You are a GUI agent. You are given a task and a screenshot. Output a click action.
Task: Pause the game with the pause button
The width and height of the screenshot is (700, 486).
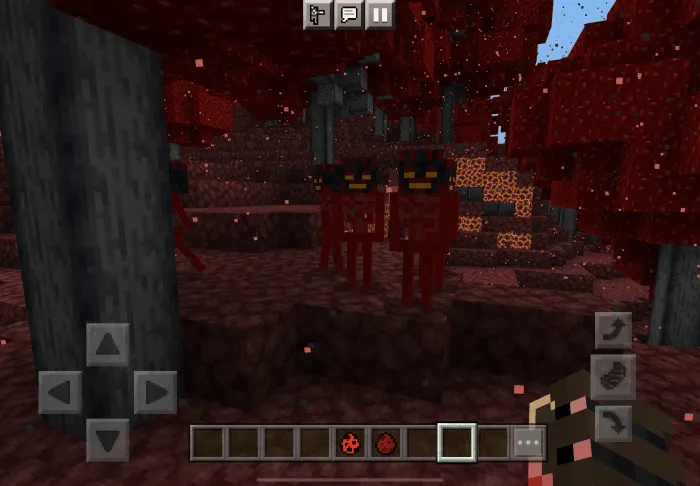coord(380,15)
